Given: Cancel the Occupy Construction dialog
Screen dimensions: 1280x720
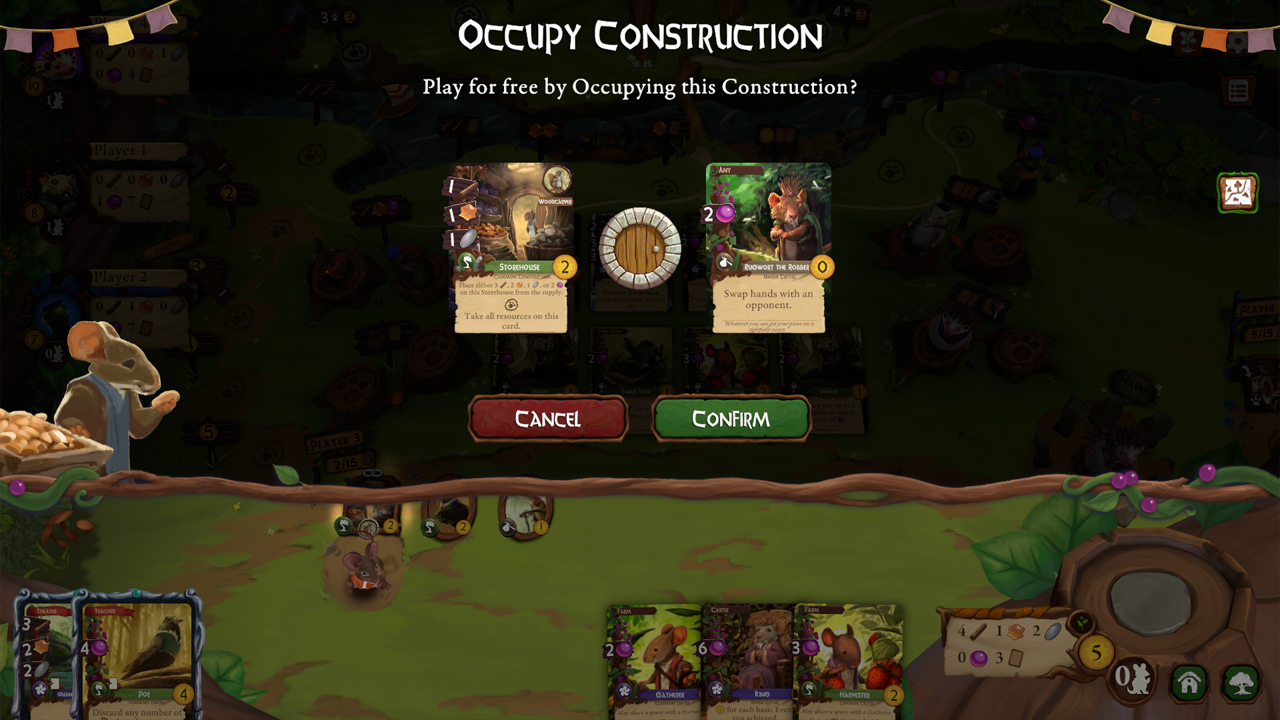Looking at the screenshot, I should tap(548, 418).
